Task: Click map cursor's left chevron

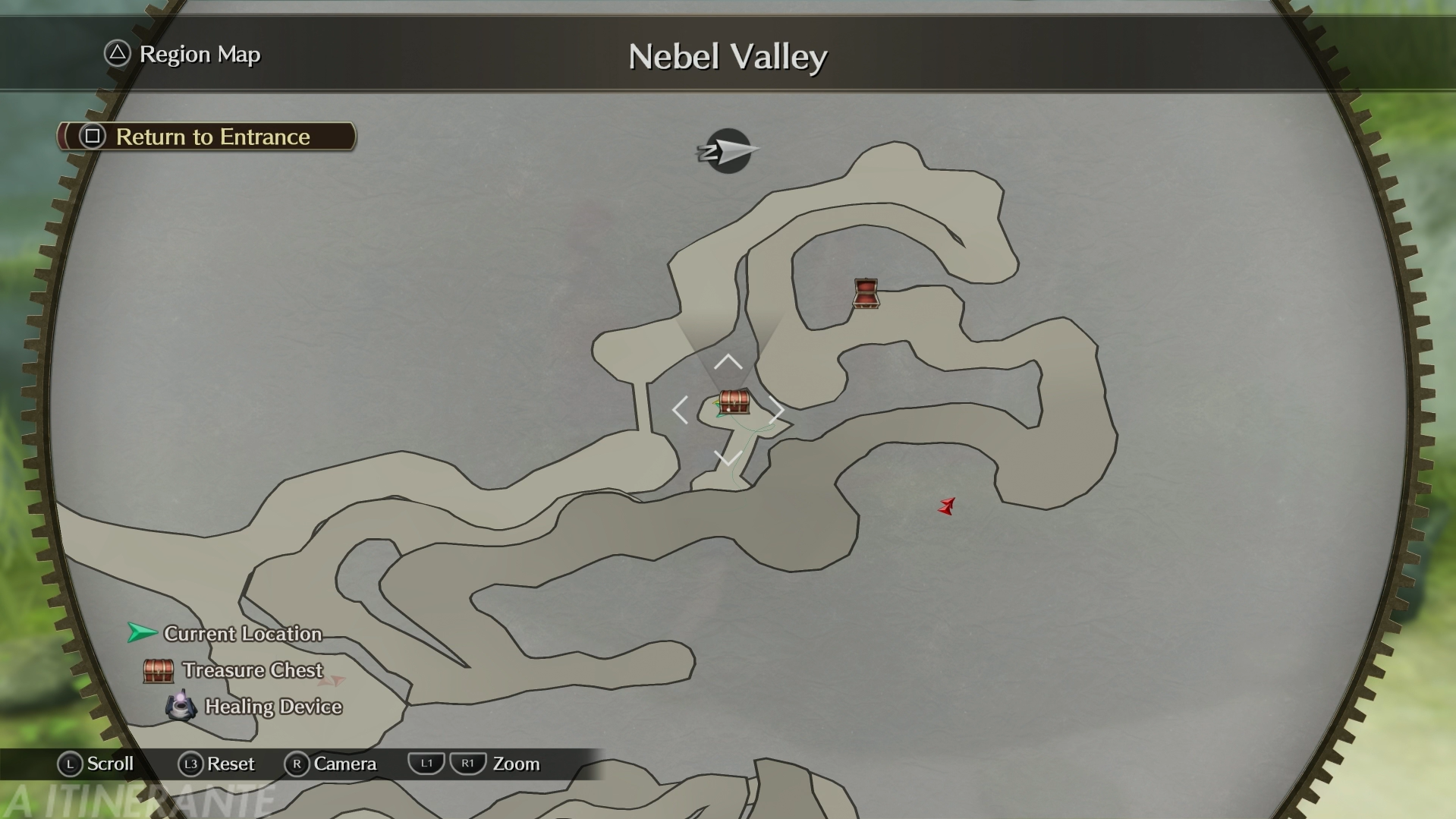Action: [680, 411]
